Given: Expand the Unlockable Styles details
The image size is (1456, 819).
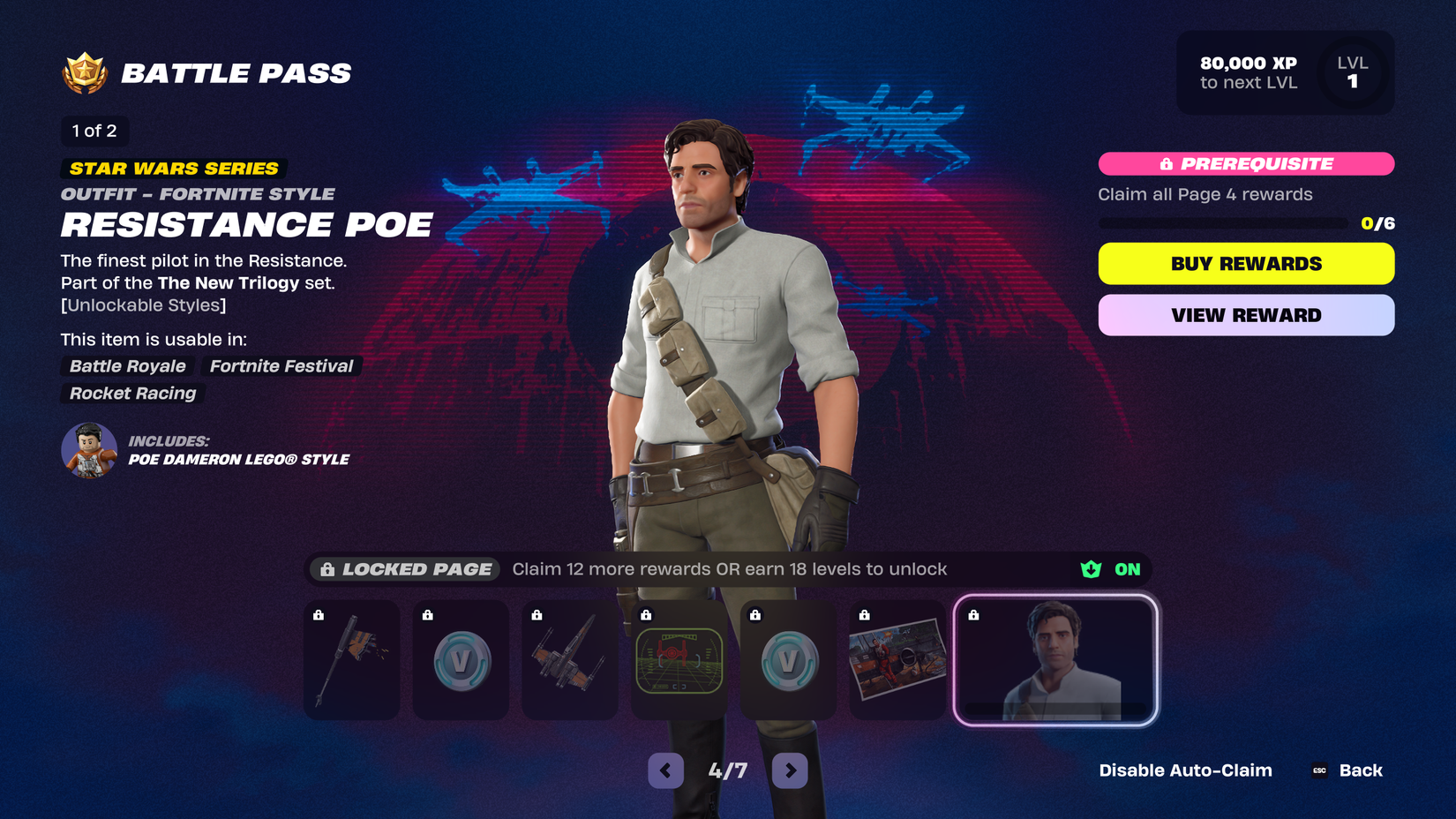Looking at the screenshot, I should point(143,305).
